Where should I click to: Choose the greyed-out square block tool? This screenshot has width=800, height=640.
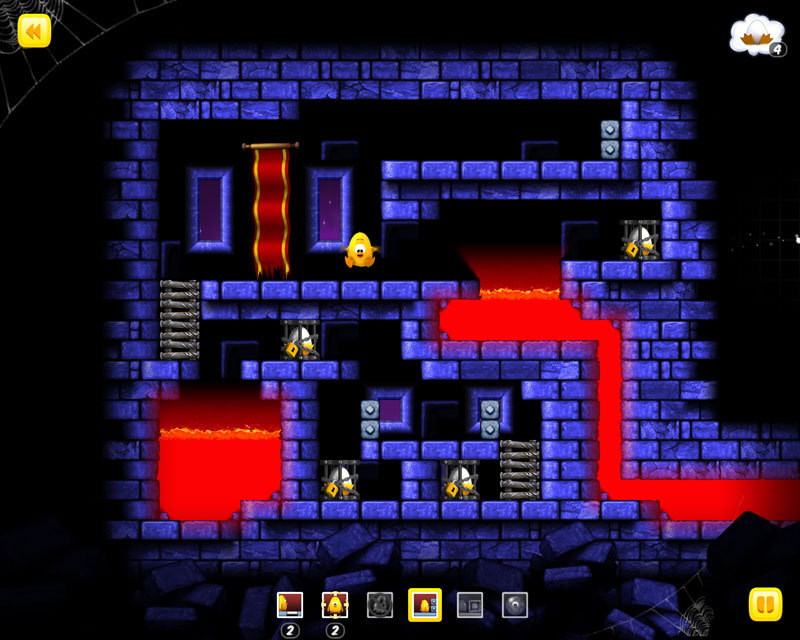tap(469, 605)
